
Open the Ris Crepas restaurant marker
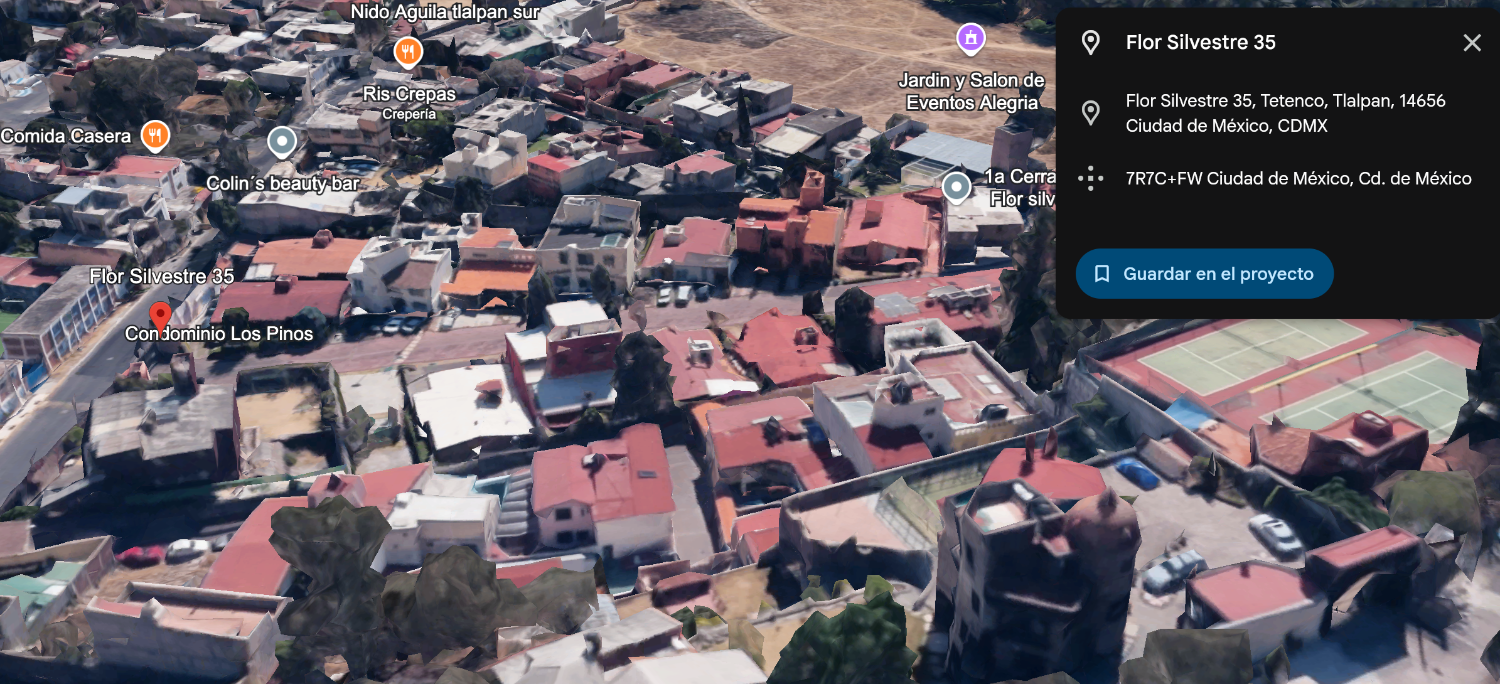click(407, 51)
